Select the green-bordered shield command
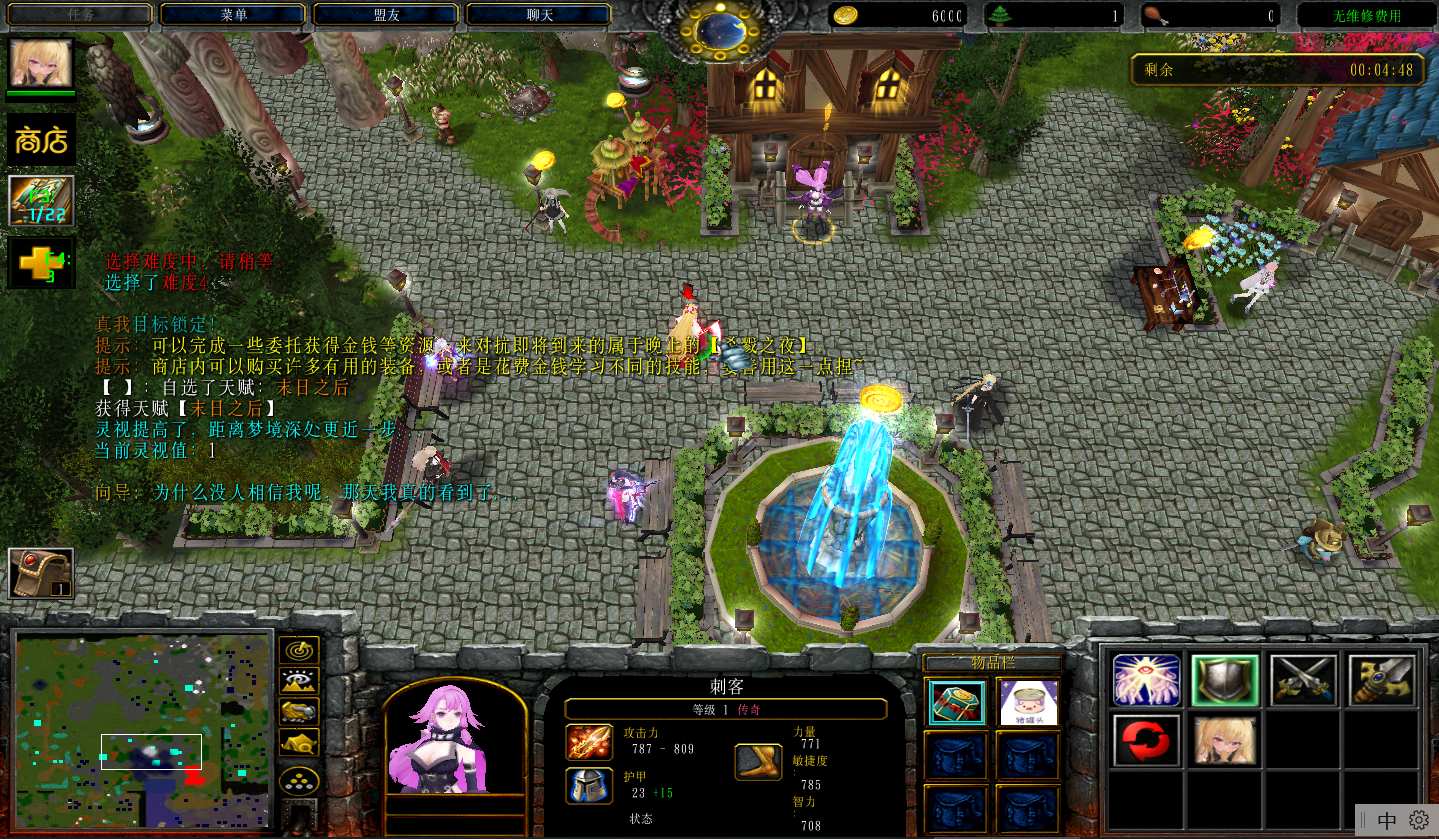This screenshot has width=1439, height=839. [x=1225, y=680]
